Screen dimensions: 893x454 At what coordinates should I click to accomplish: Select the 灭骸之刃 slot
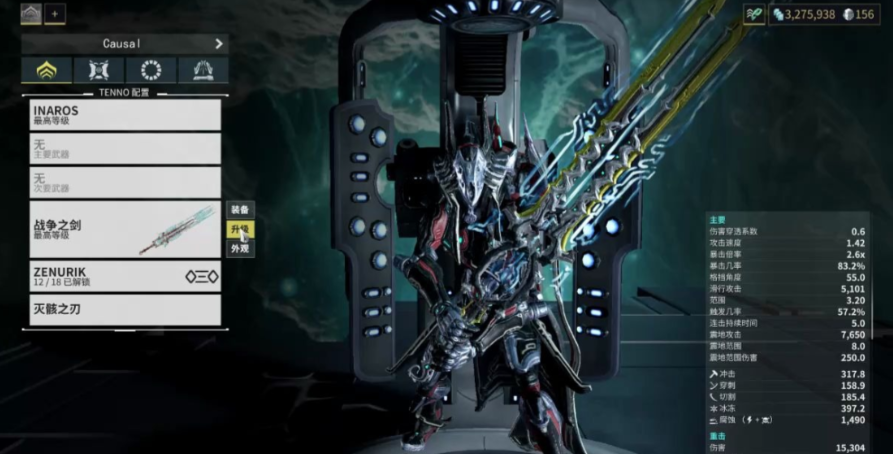coord(125,309)
